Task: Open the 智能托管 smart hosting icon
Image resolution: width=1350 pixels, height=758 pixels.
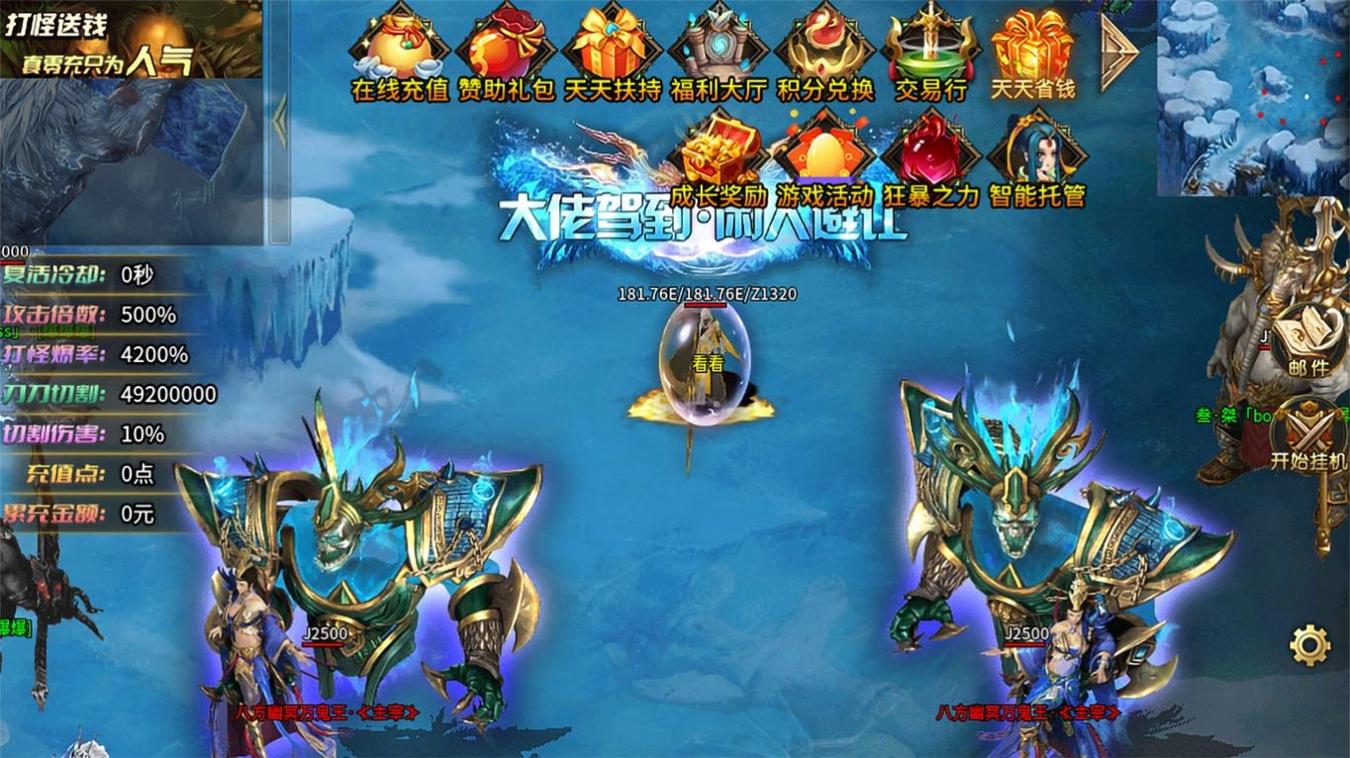Action: [x=1035, y=150]
